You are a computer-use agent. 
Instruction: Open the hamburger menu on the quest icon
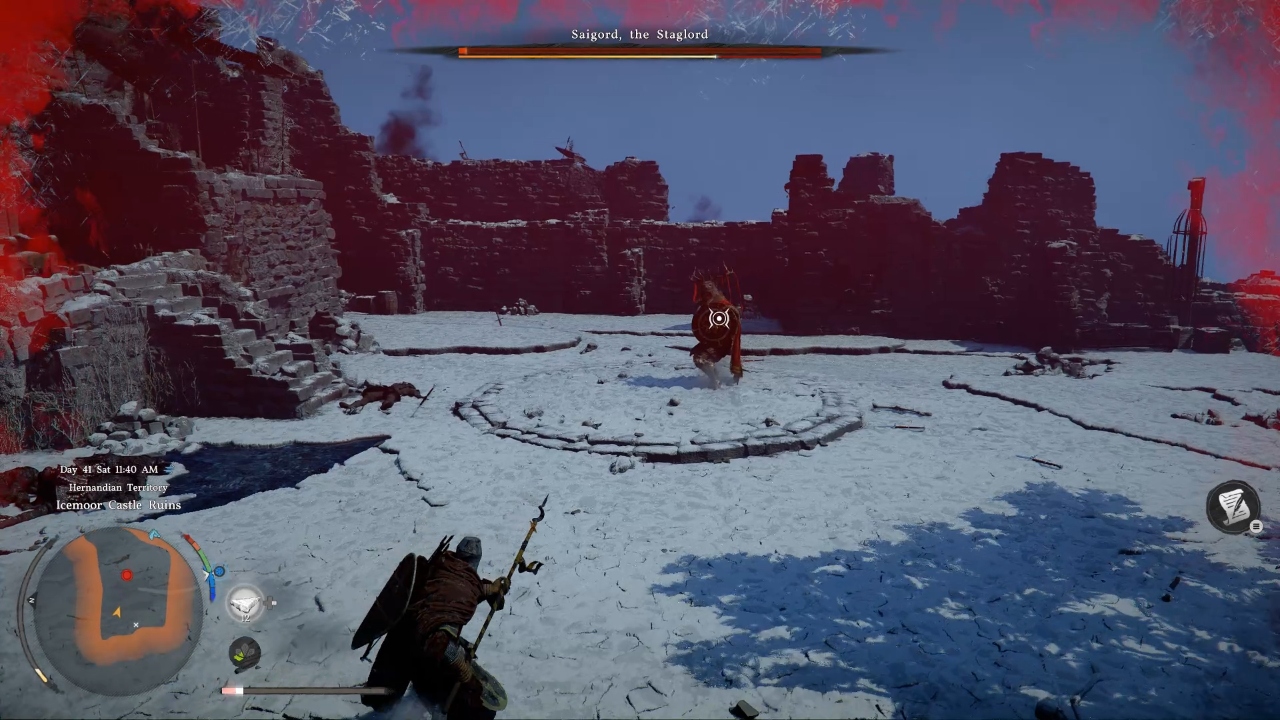[x=1255, y=526]
